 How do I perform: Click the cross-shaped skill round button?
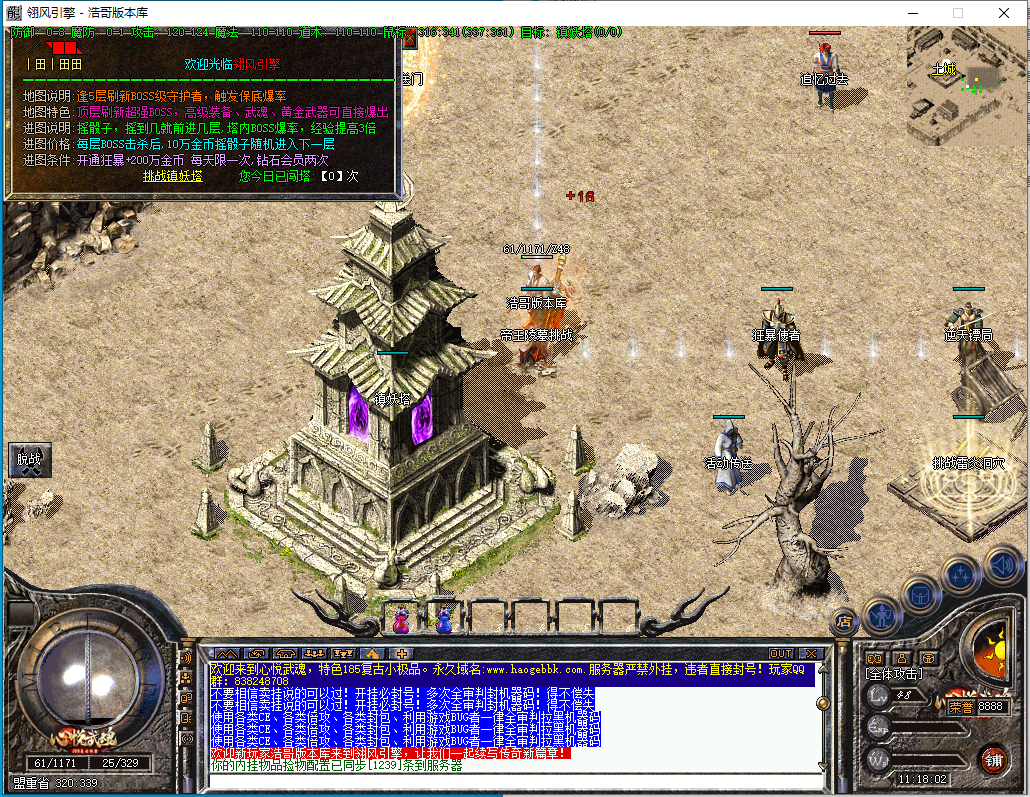(961, 574)
